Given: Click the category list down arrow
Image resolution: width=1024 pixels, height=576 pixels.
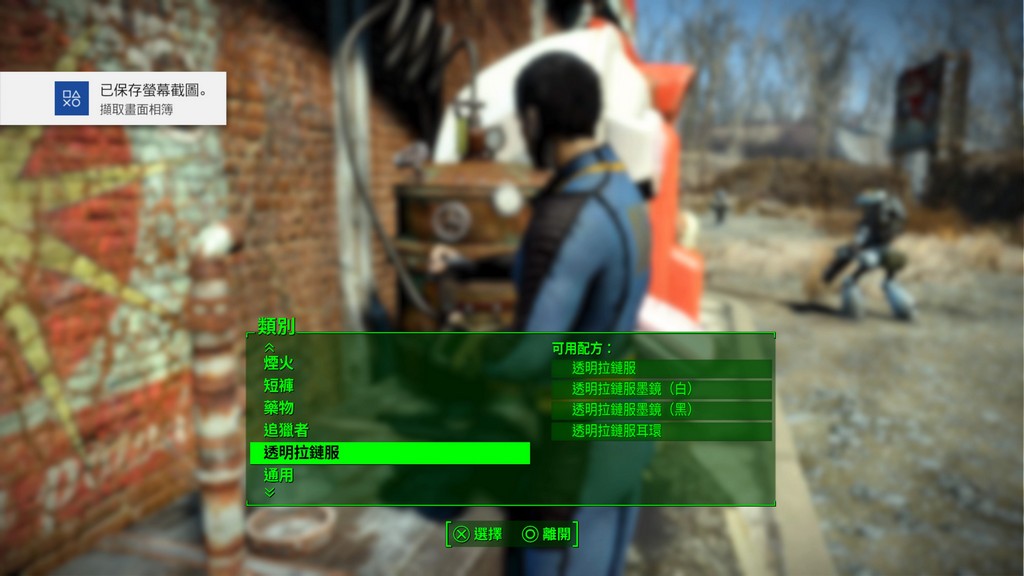Looking at the screenshot, I should (x=268, y=492).
